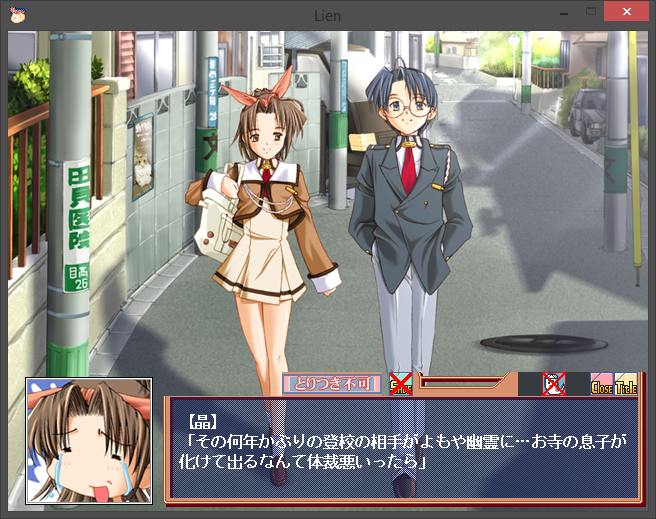Minimize the Lien window
This screenshot has height=519, width=656.
tap(558, 12)
